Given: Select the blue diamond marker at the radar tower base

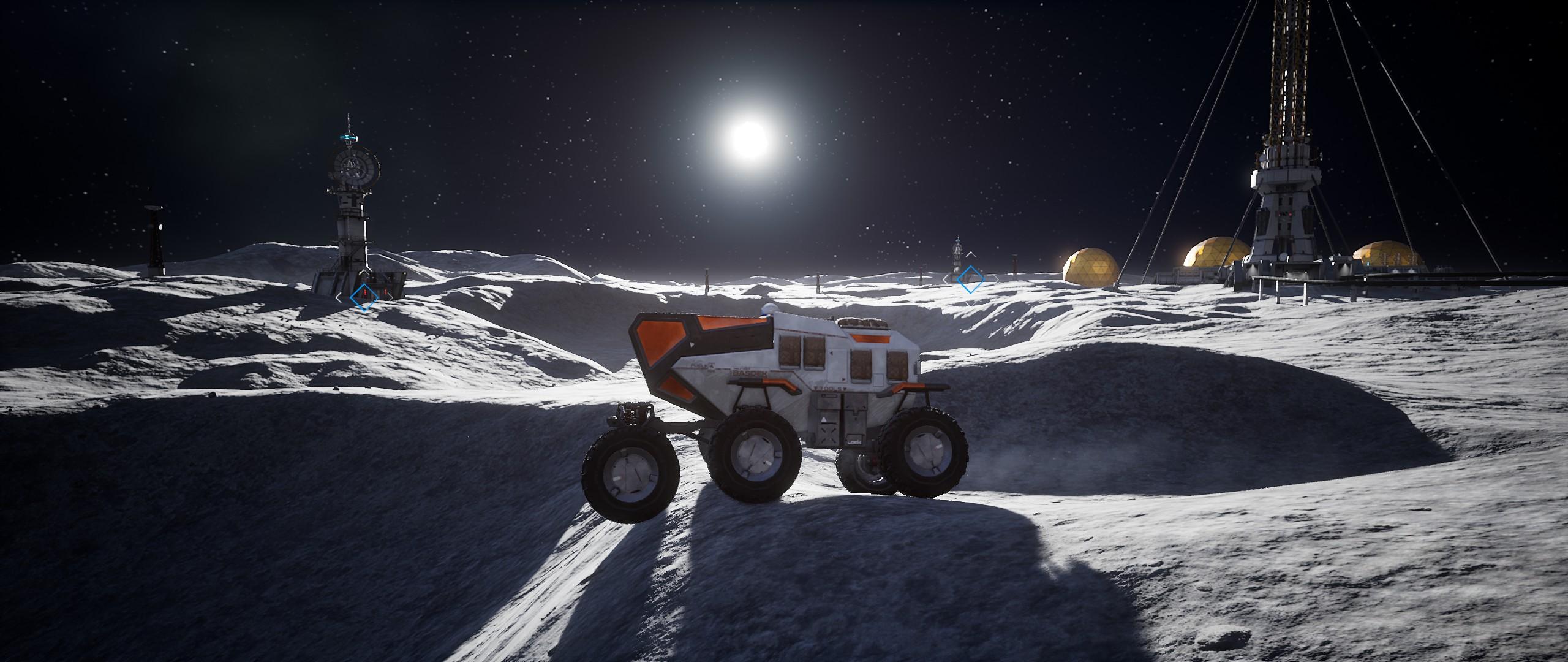Looking at the screenshot, I should point(363,297).
